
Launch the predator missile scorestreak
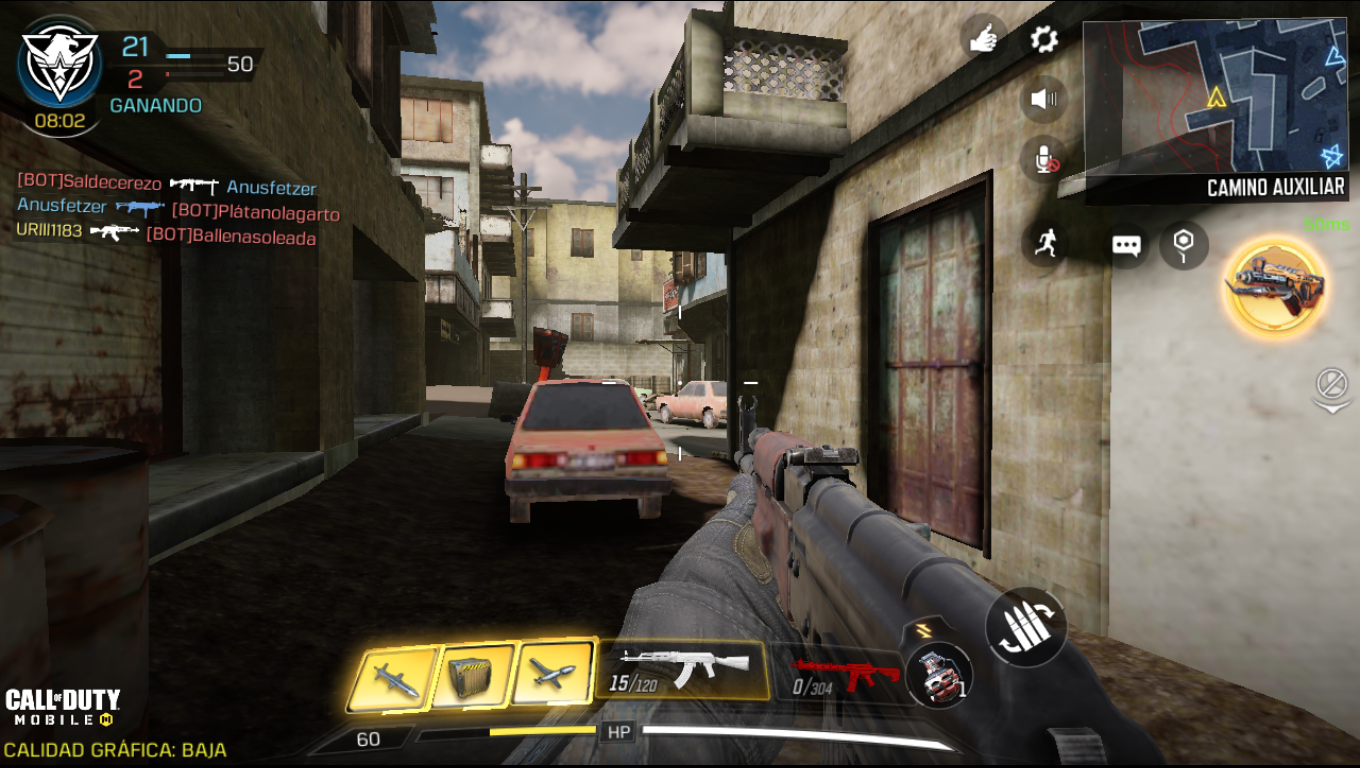click(392, 678)
